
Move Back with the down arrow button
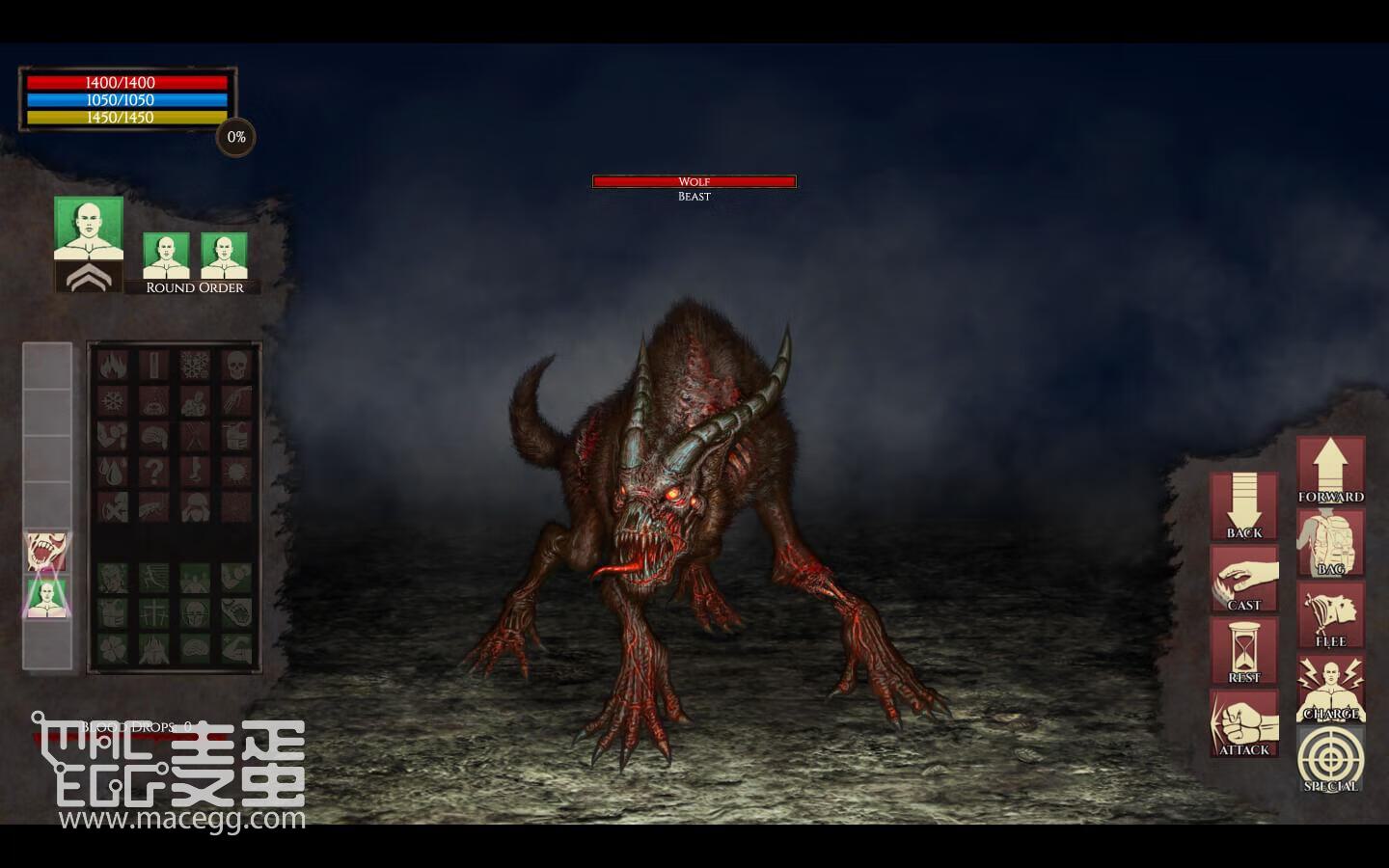pyautogui.click(x=1243, y=505)
